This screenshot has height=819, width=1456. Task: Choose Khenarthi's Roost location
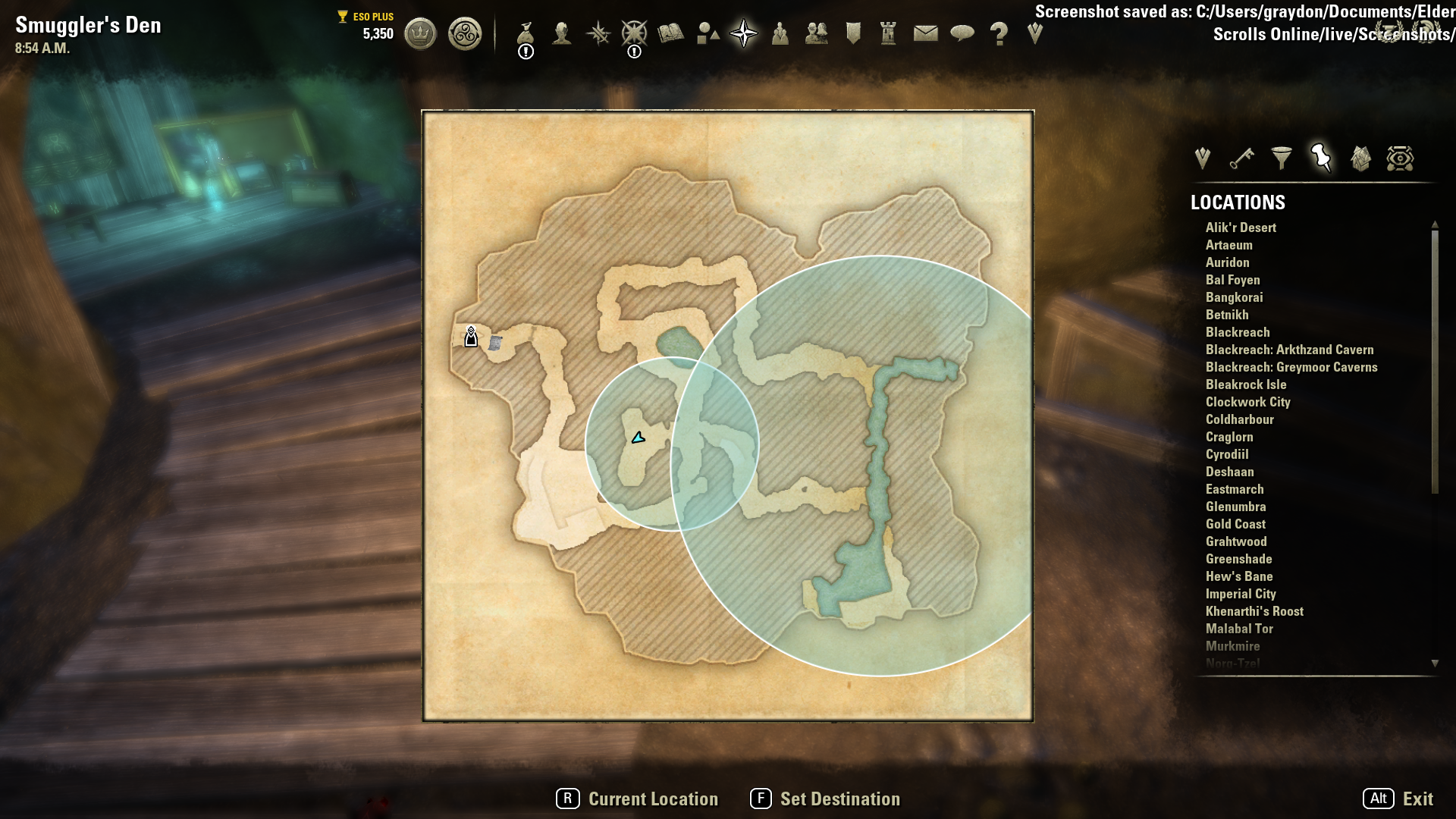pyautogui.click(x=1254, y=611)
